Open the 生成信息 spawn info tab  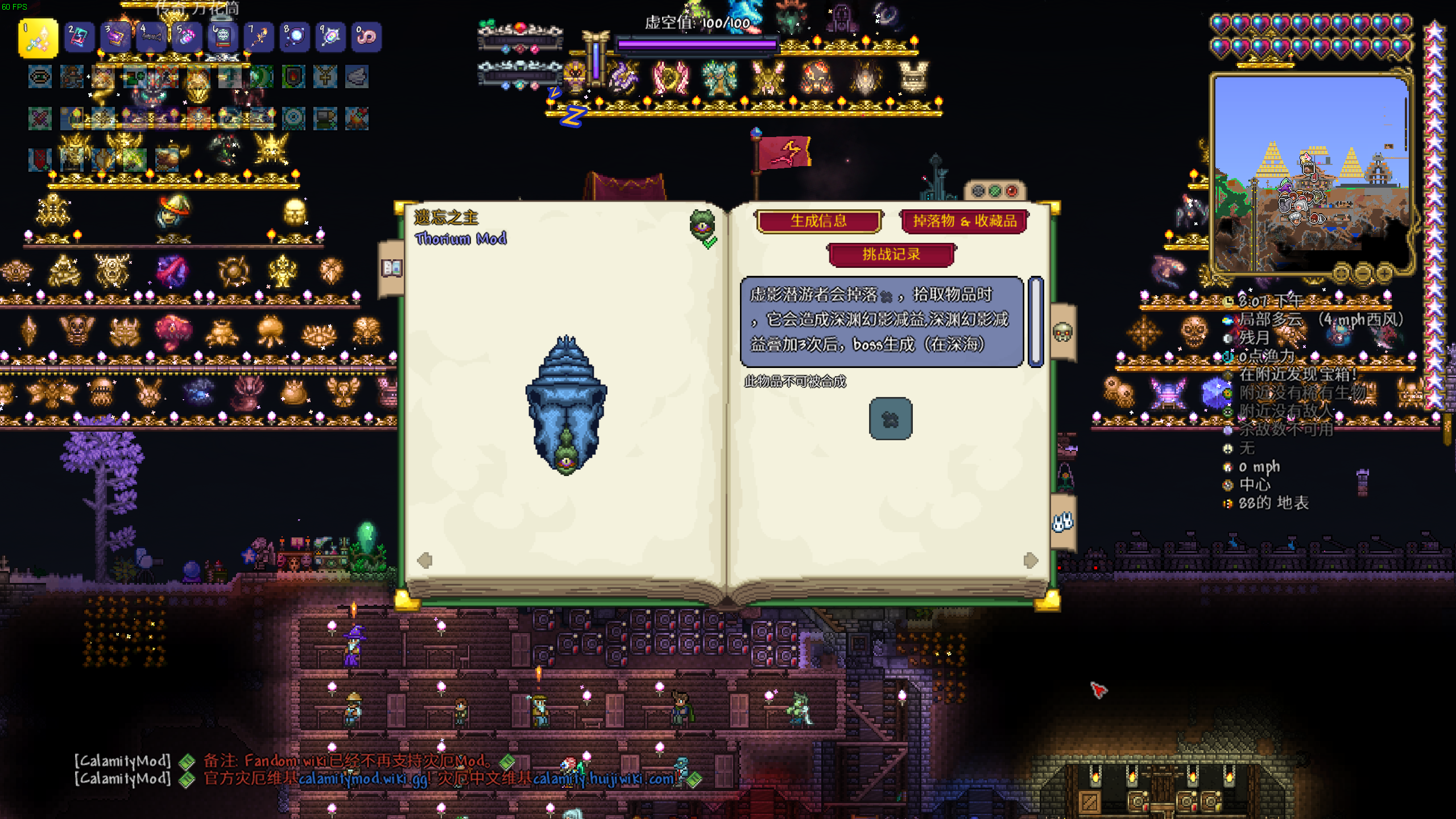[x=818, y=221]
